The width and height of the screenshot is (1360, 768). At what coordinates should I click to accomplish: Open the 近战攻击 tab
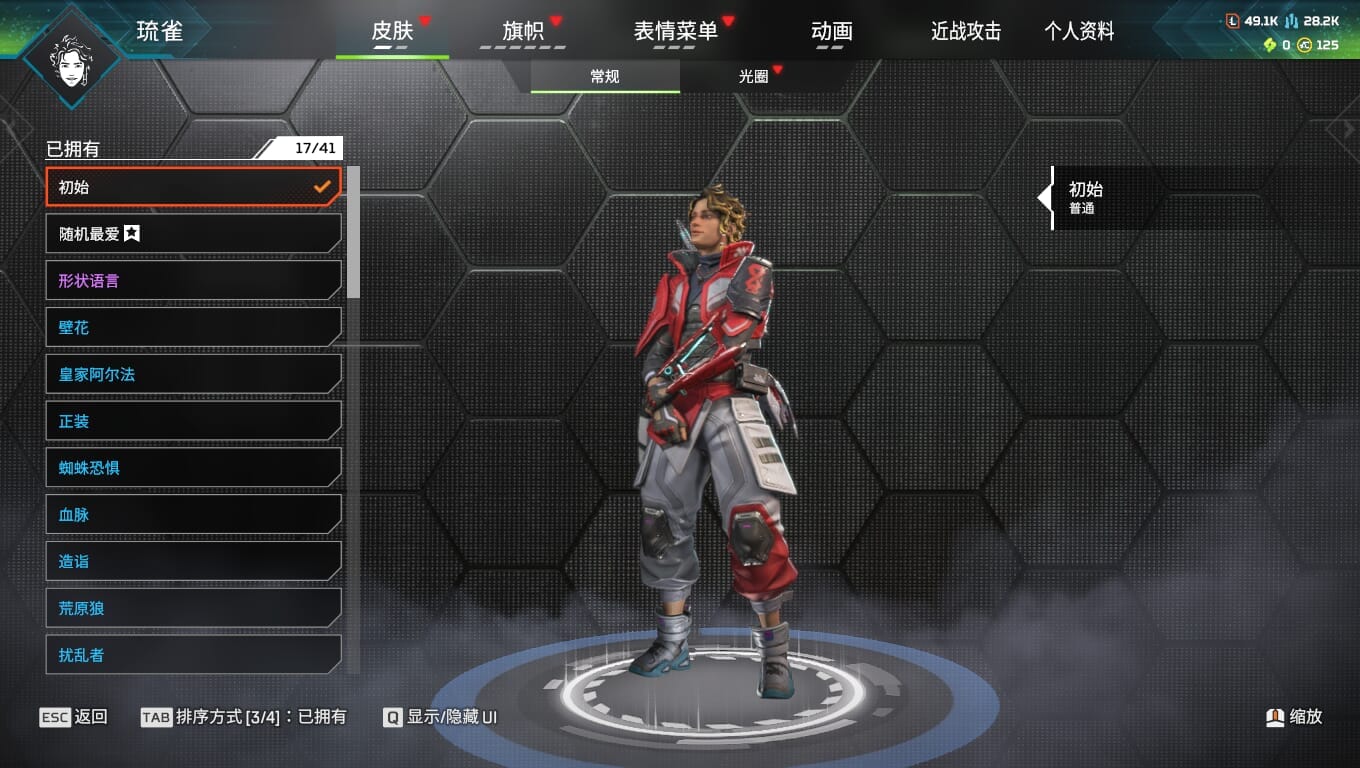(966, 31)
